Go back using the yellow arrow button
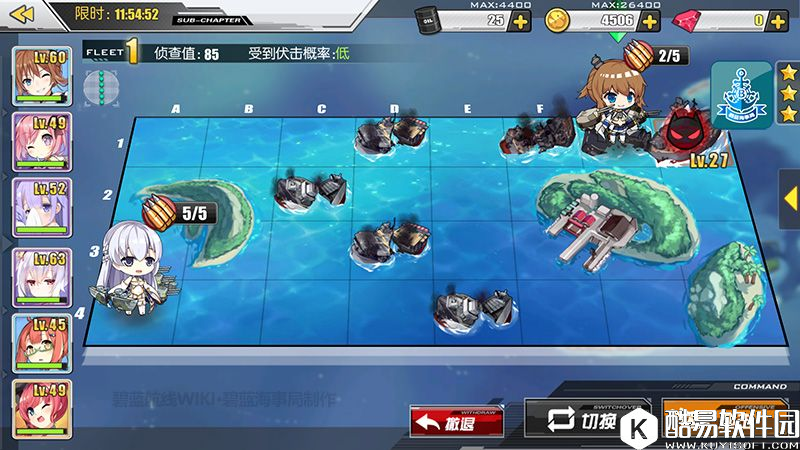 click(22, 14)
